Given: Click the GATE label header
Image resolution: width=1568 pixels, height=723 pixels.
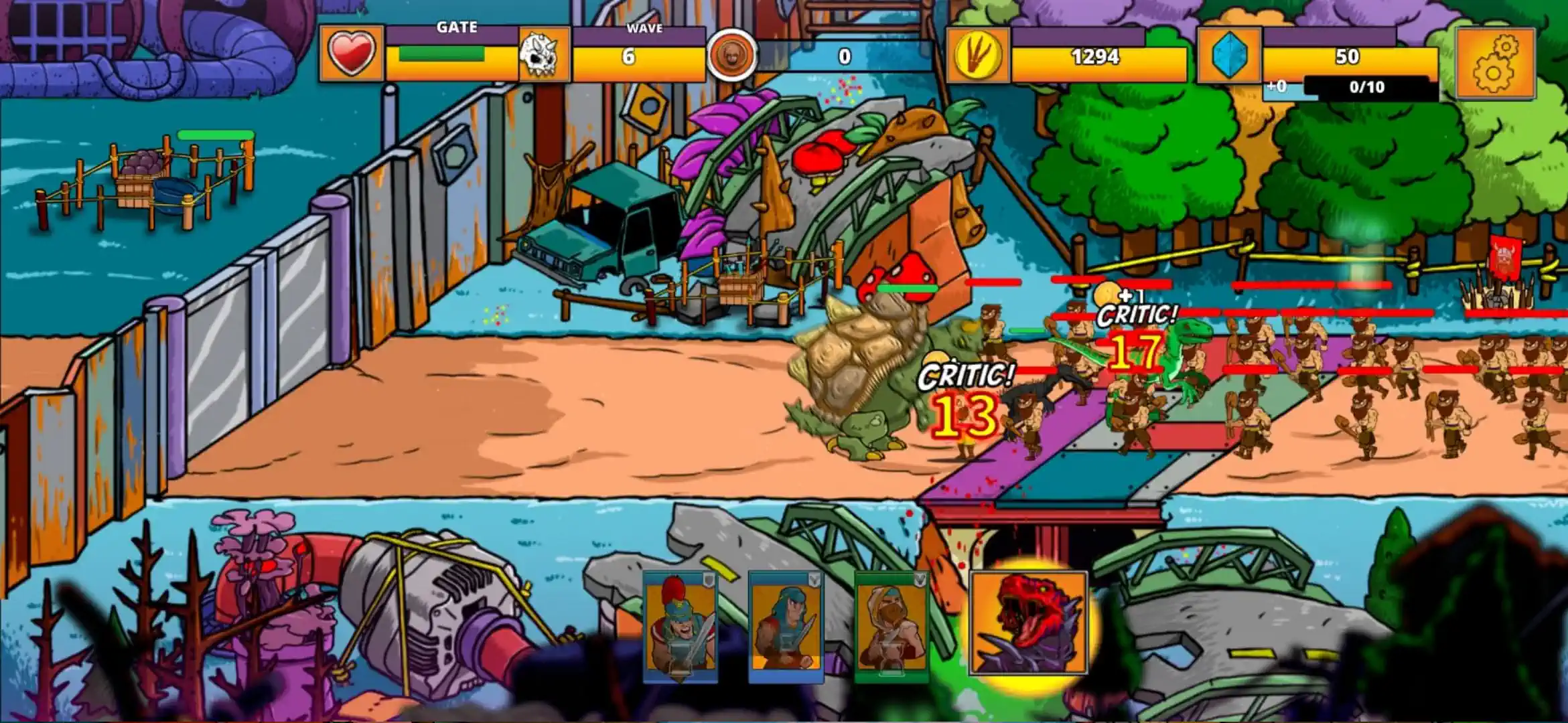Looking at the screenshot, I should click(458, 28).
